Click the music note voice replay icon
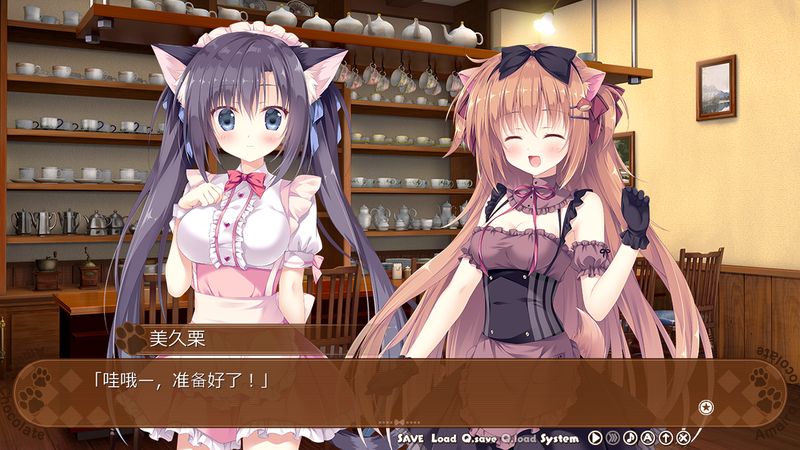This screenshot has height=450, width=800. click(x=630, y=438)
